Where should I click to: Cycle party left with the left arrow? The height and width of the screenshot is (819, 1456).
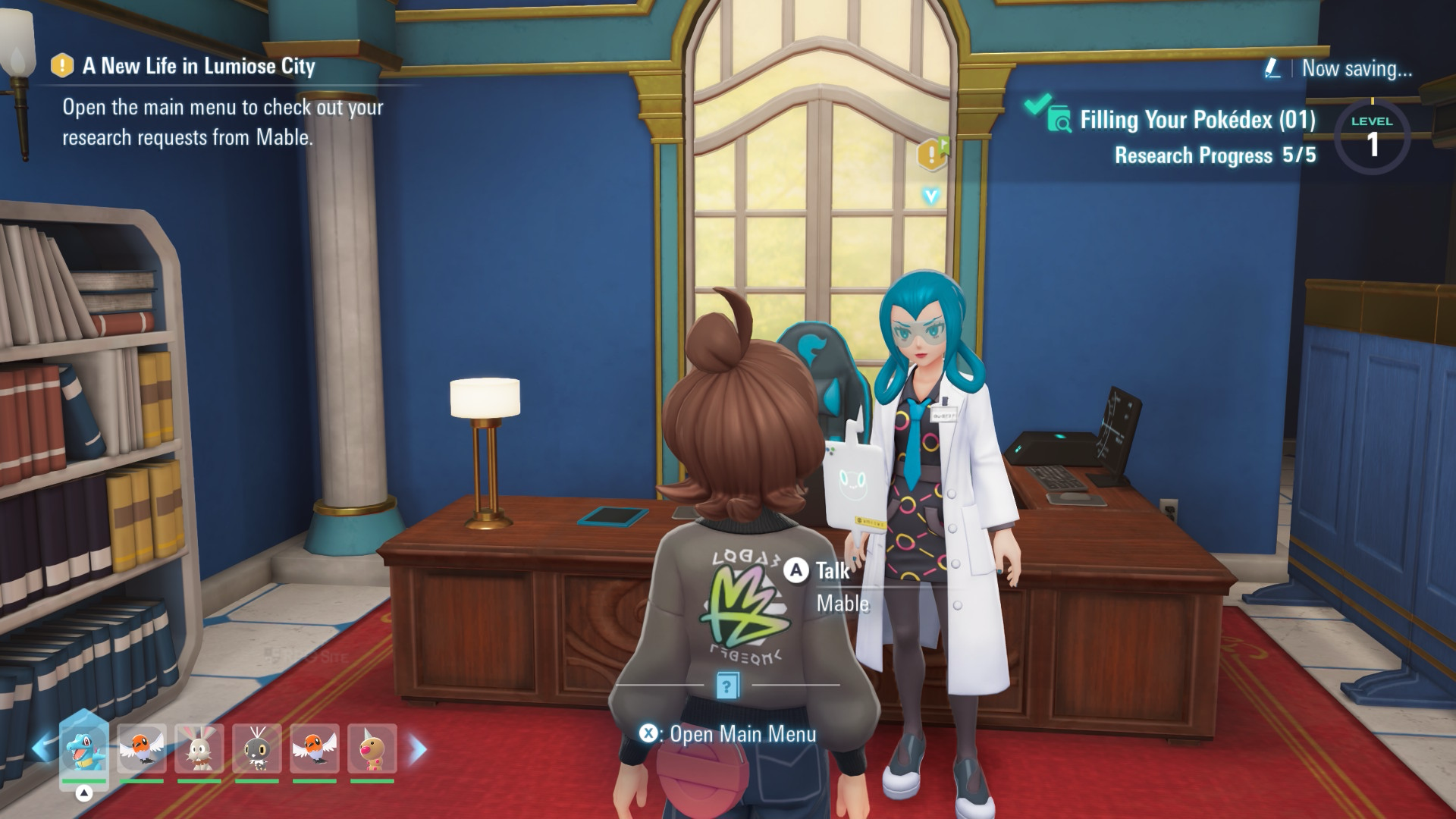pyautogui.click(x=42, y=749)
